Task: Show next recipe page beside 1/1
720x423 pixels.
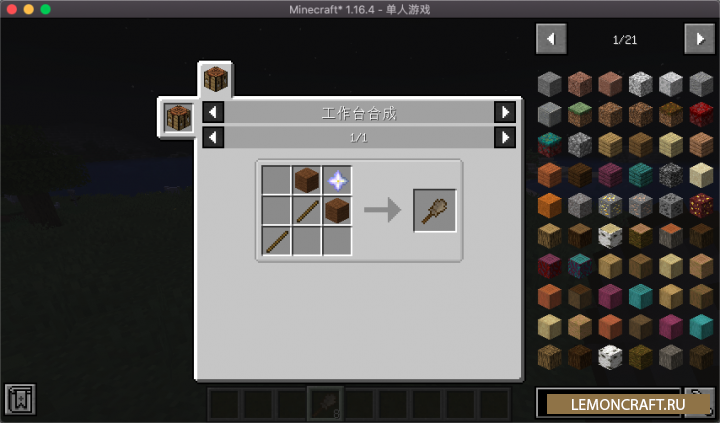Action: click(505, 137)
